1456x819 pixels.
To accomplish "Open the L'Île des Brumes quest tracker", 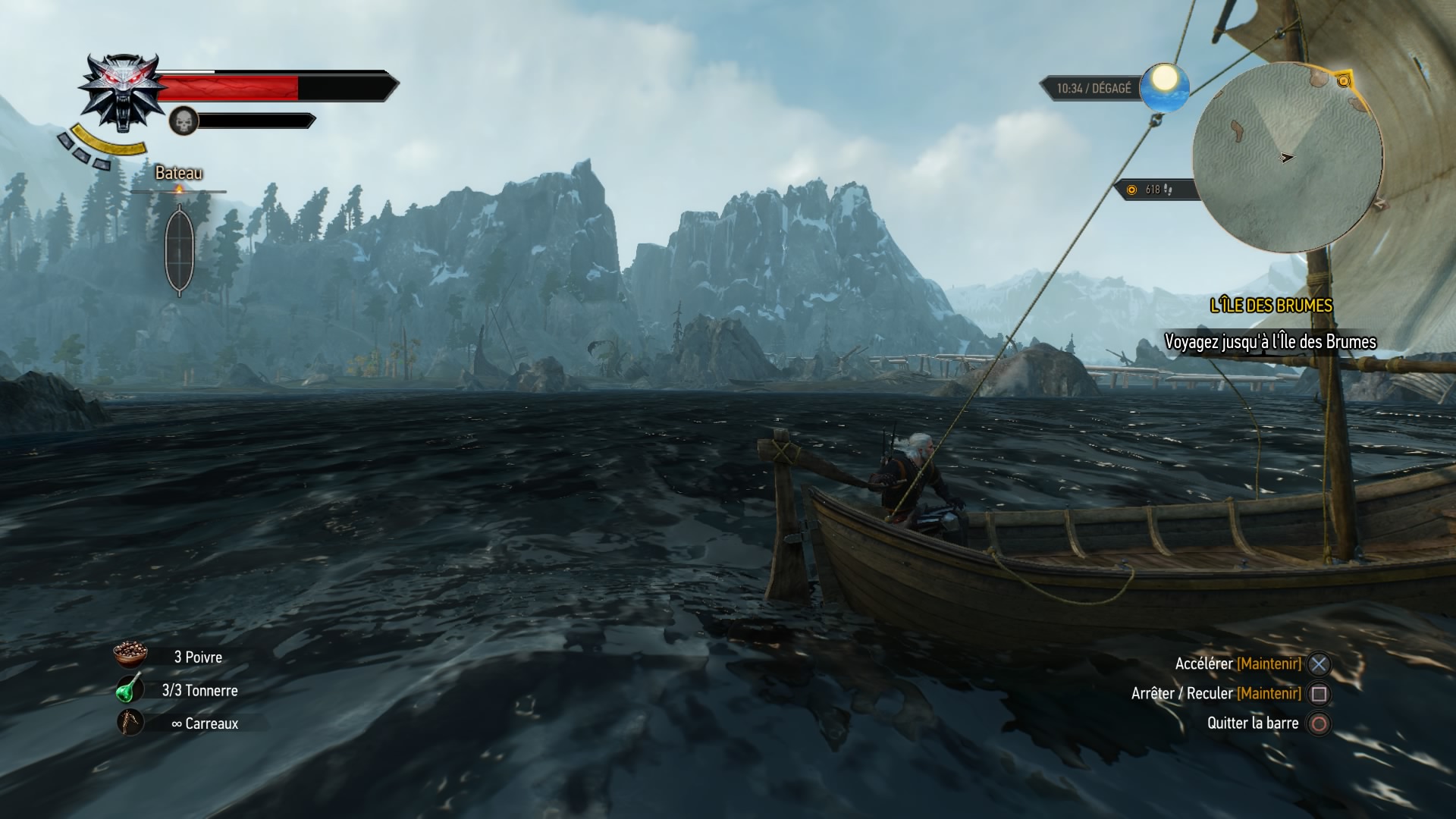I will click(x=1271, y=306).
